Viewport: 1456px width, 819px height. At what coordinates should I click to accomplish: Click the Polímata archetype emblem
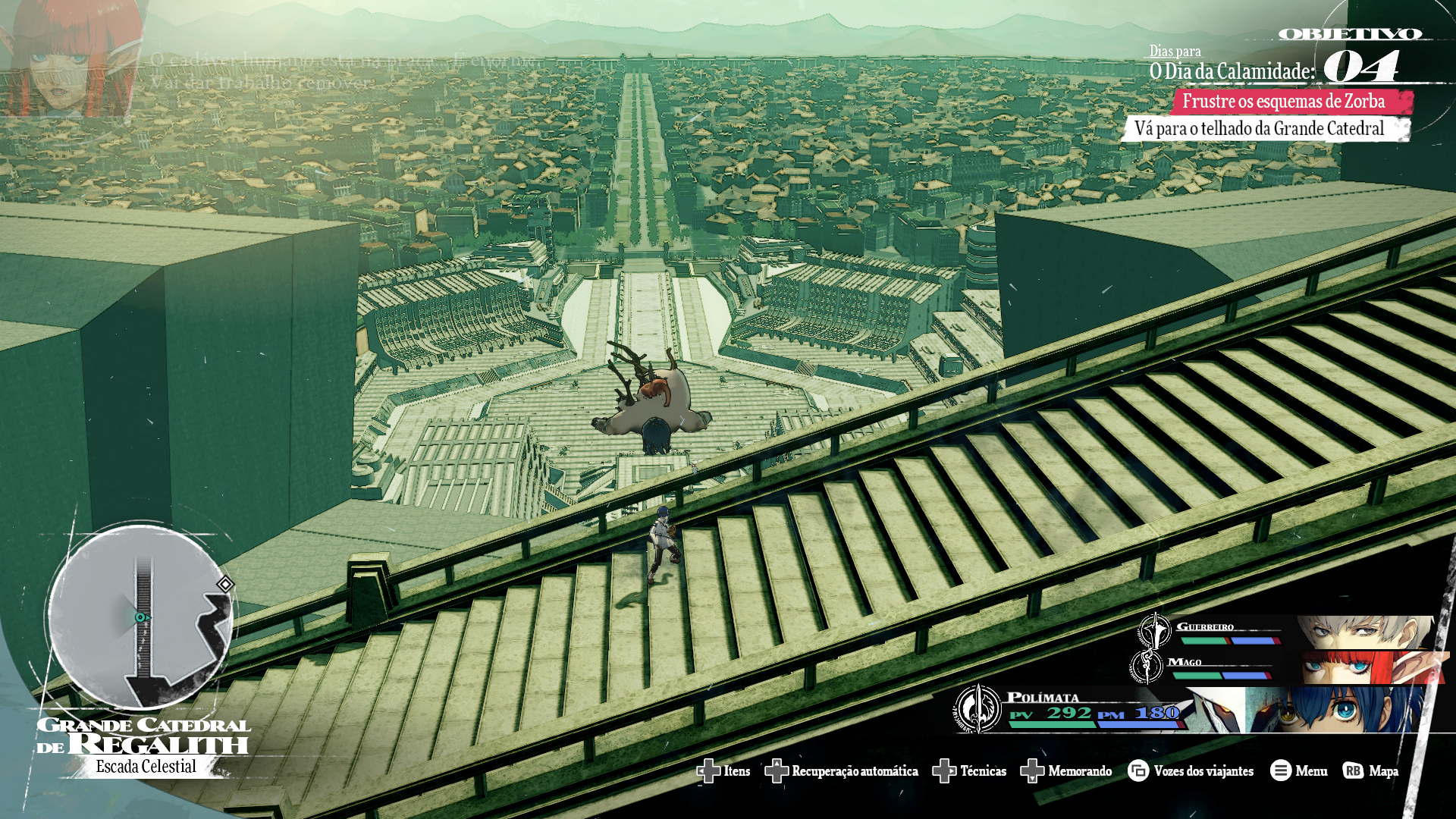click(x=977, y=709)
